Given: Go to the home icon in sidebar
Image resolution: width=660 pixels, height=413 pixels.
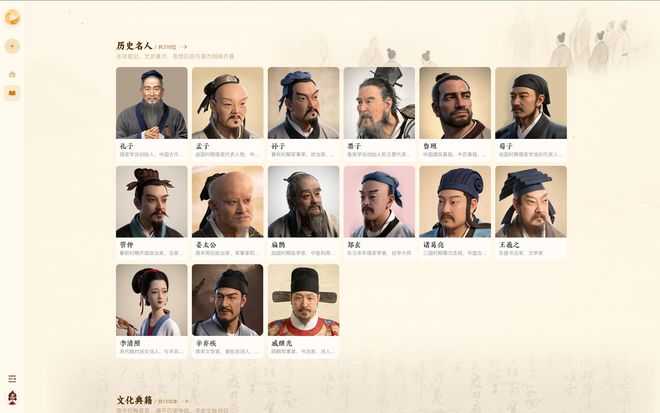Looking at the screenshot, I should click(x=12, y=74).
